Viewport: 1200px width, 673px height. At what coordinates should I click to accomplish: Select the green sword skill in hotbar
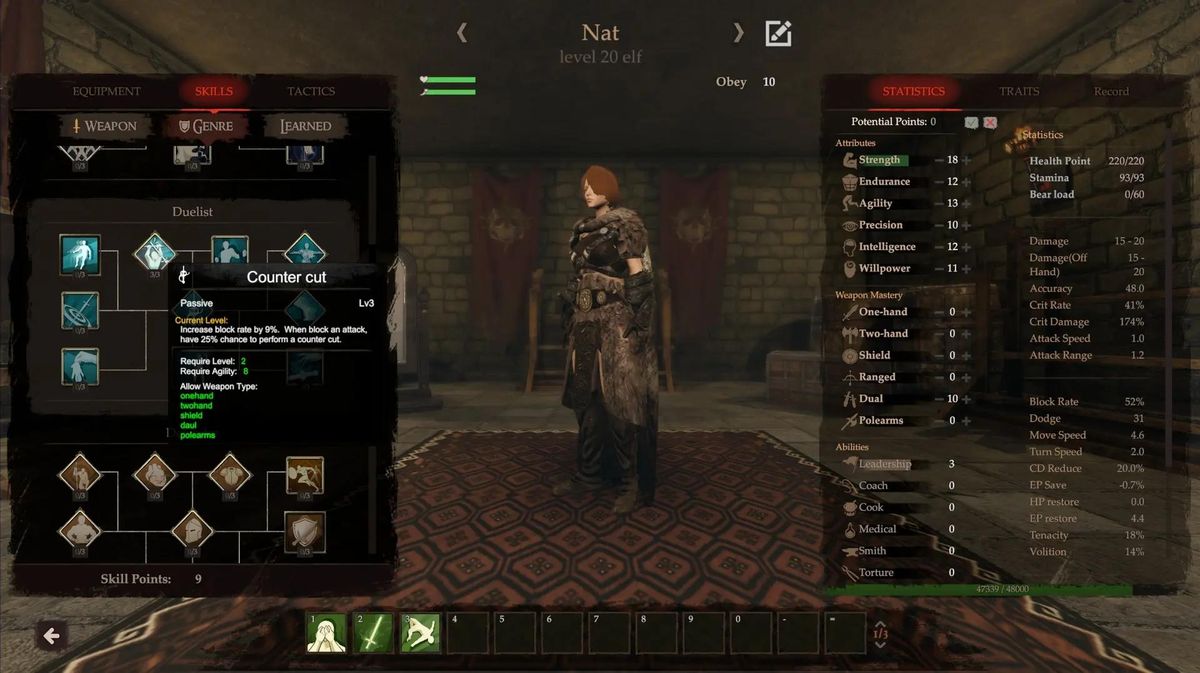(372, 633)
